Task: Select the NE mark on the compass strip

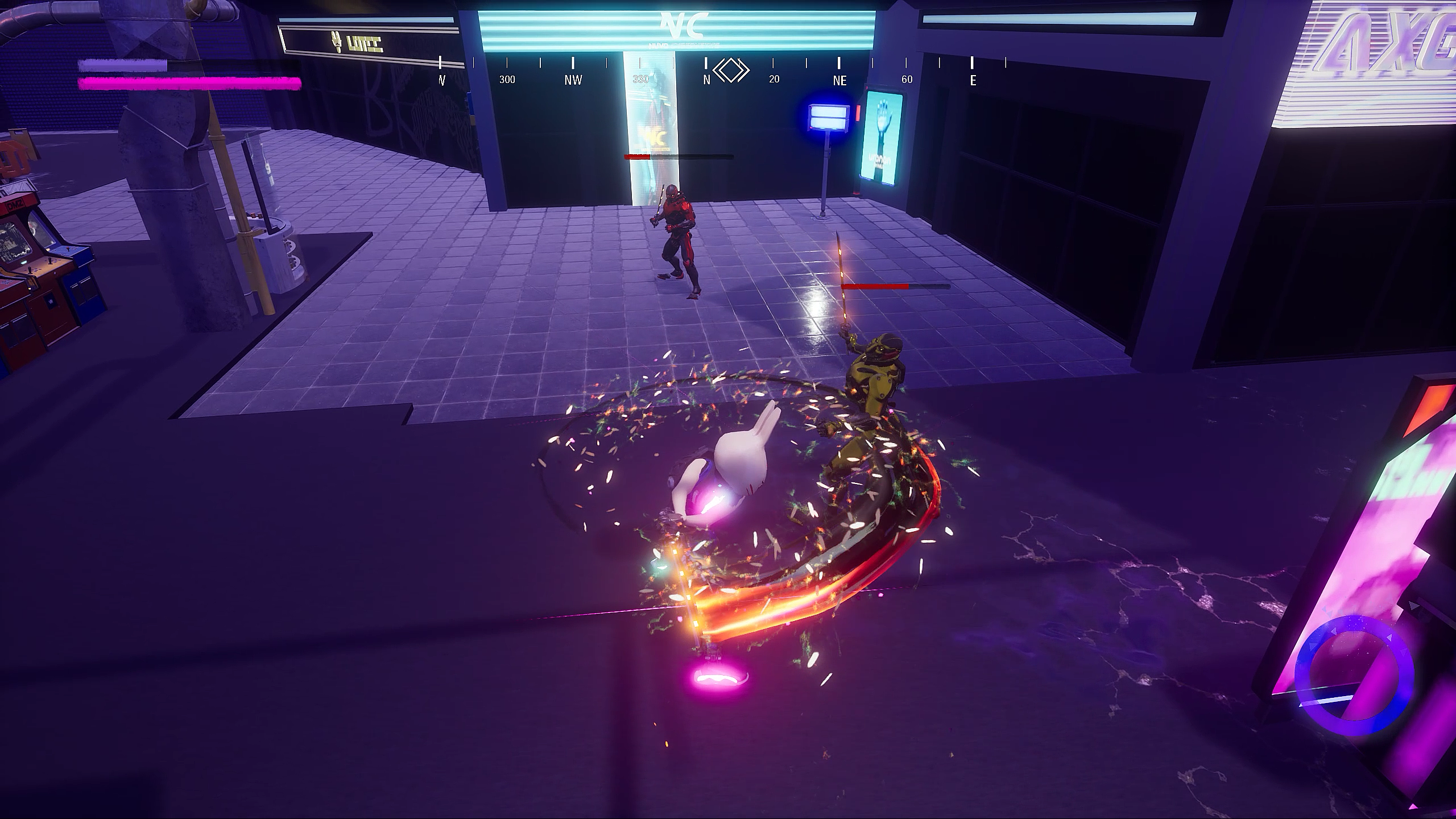Action: pyautogui.click(x=839, y=80)
